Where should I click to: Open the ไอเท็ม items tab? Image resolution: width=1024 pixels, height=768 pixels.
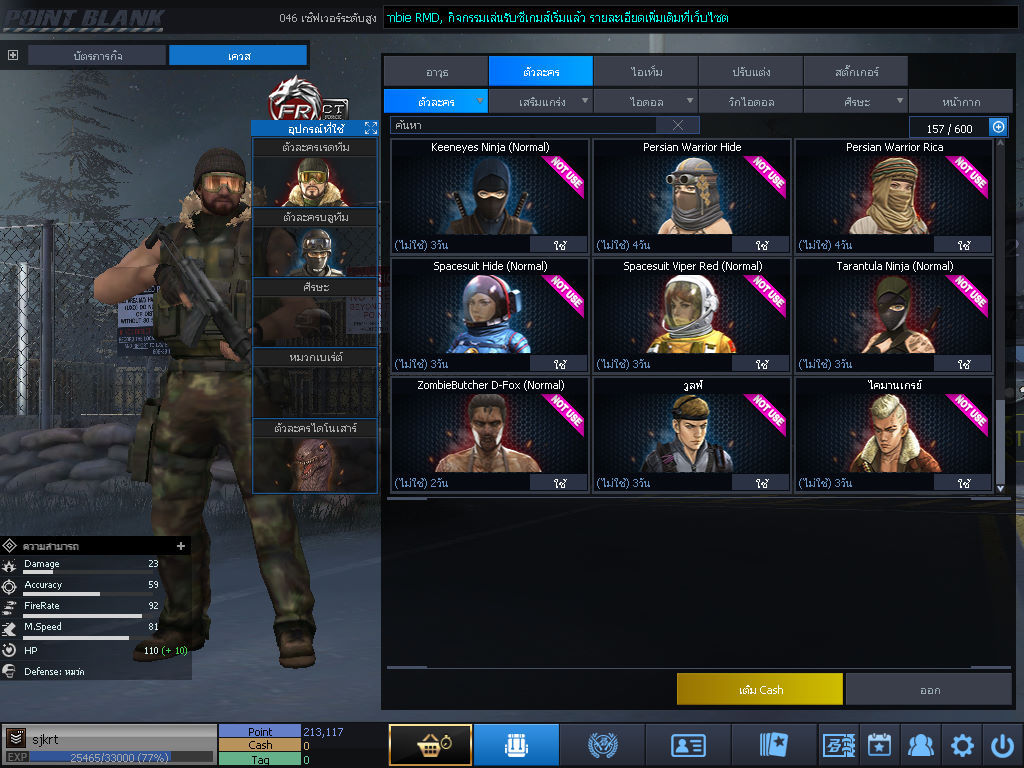pyautogui.click(x=646, y=72)
